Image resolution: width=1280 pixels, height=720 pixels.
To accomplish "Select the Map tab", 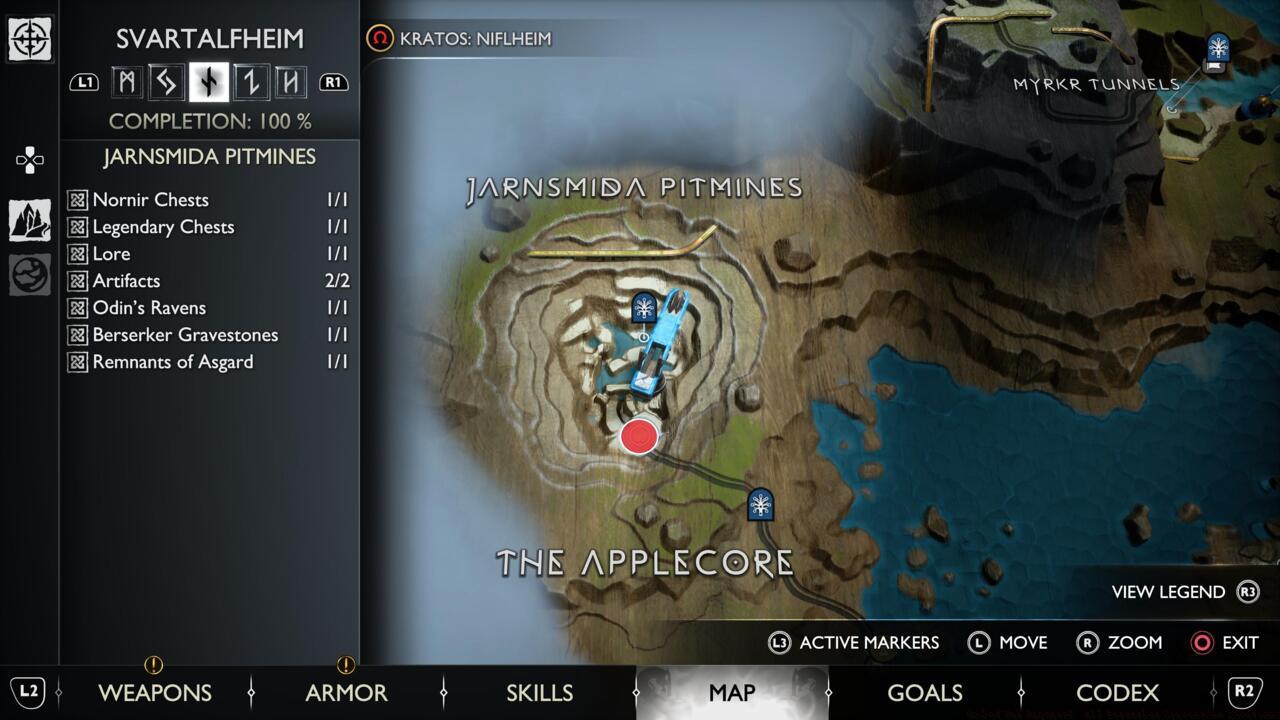I will tap(731, 692).
